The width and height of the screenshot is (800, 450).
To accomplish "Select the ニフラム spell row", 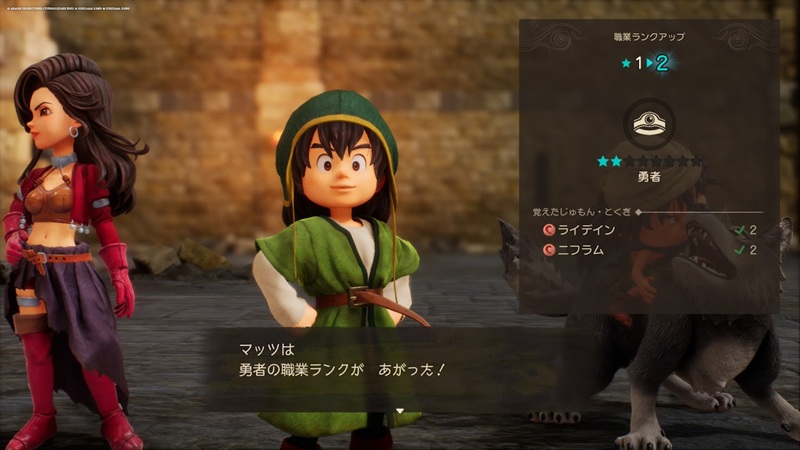I will (648, 250).
